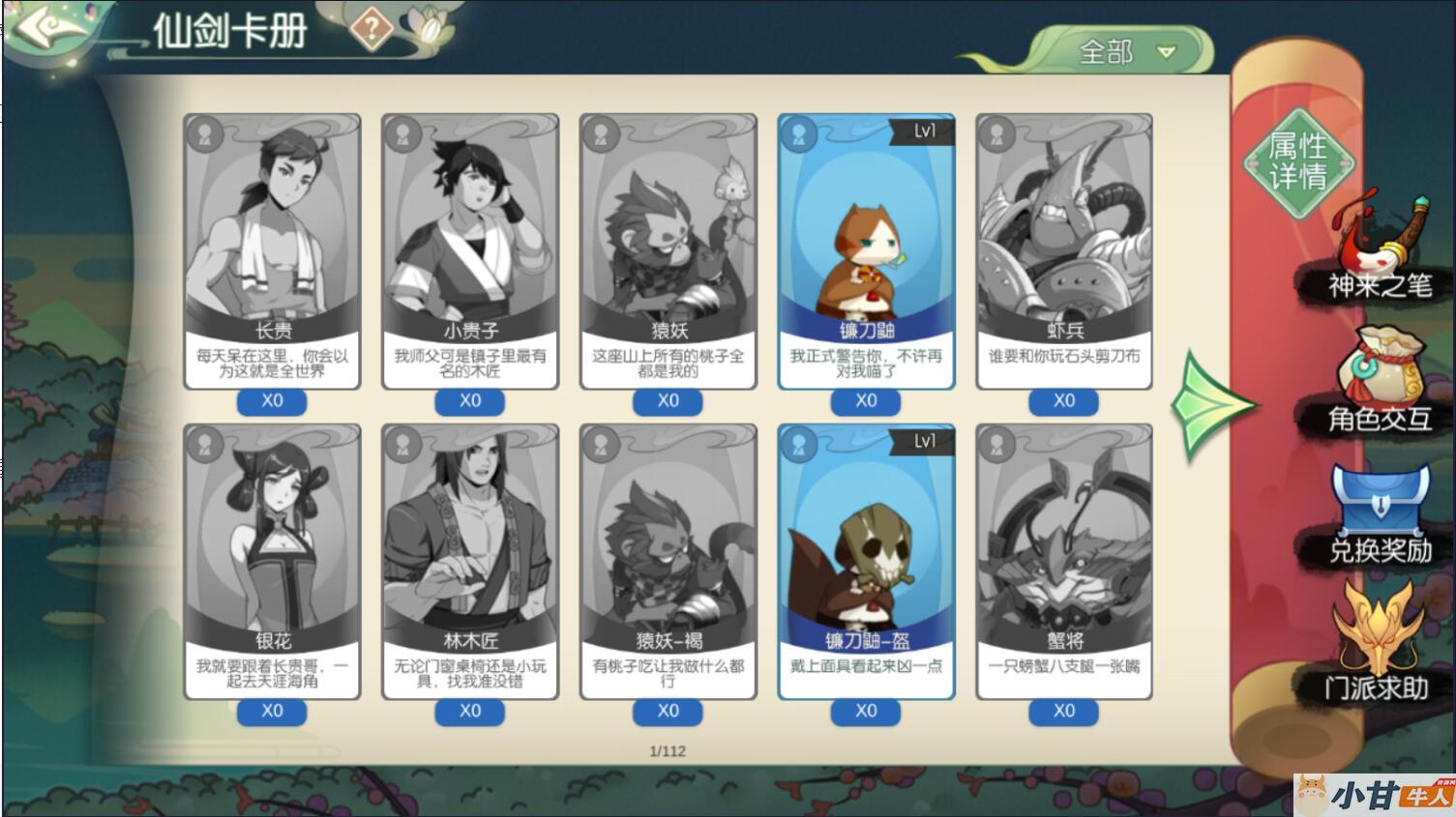Image resolution: width=1456 pixels, height=817 pixels.
Task: Choose the 猿妖 monkey card
Action: click(669, 249)
